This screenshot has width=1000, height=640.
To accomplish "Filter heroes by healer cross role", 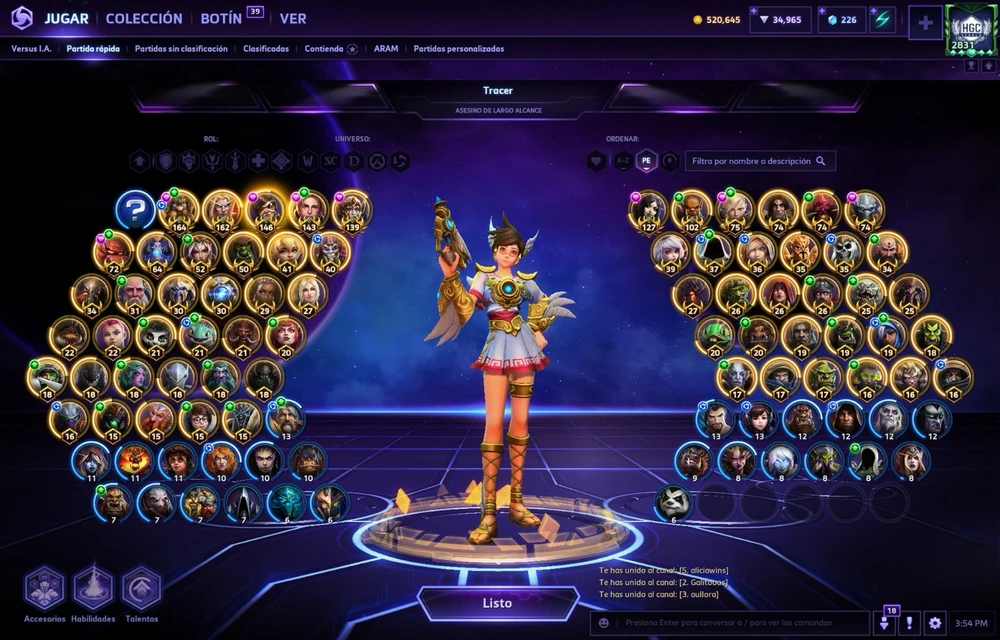I will (258, 161).
